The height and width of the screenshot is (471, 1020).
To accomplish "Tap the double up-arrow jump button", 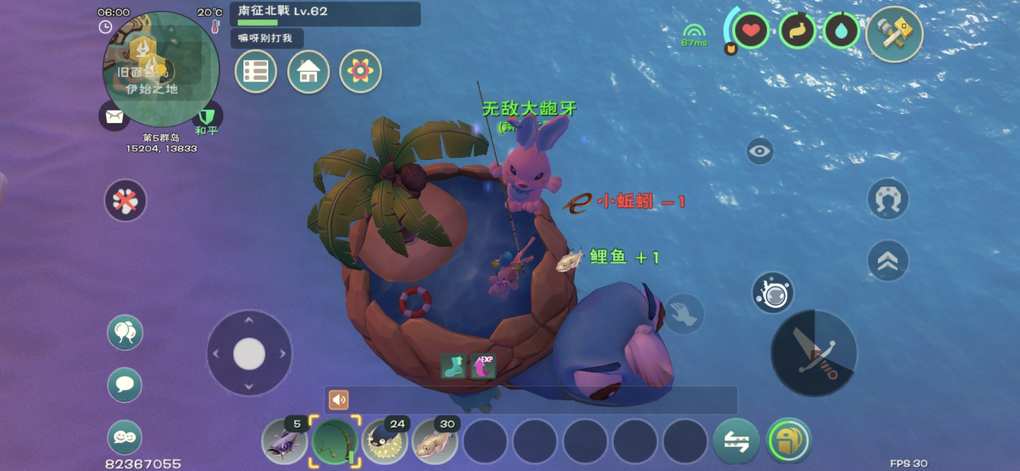I will (x=887, y=261).
